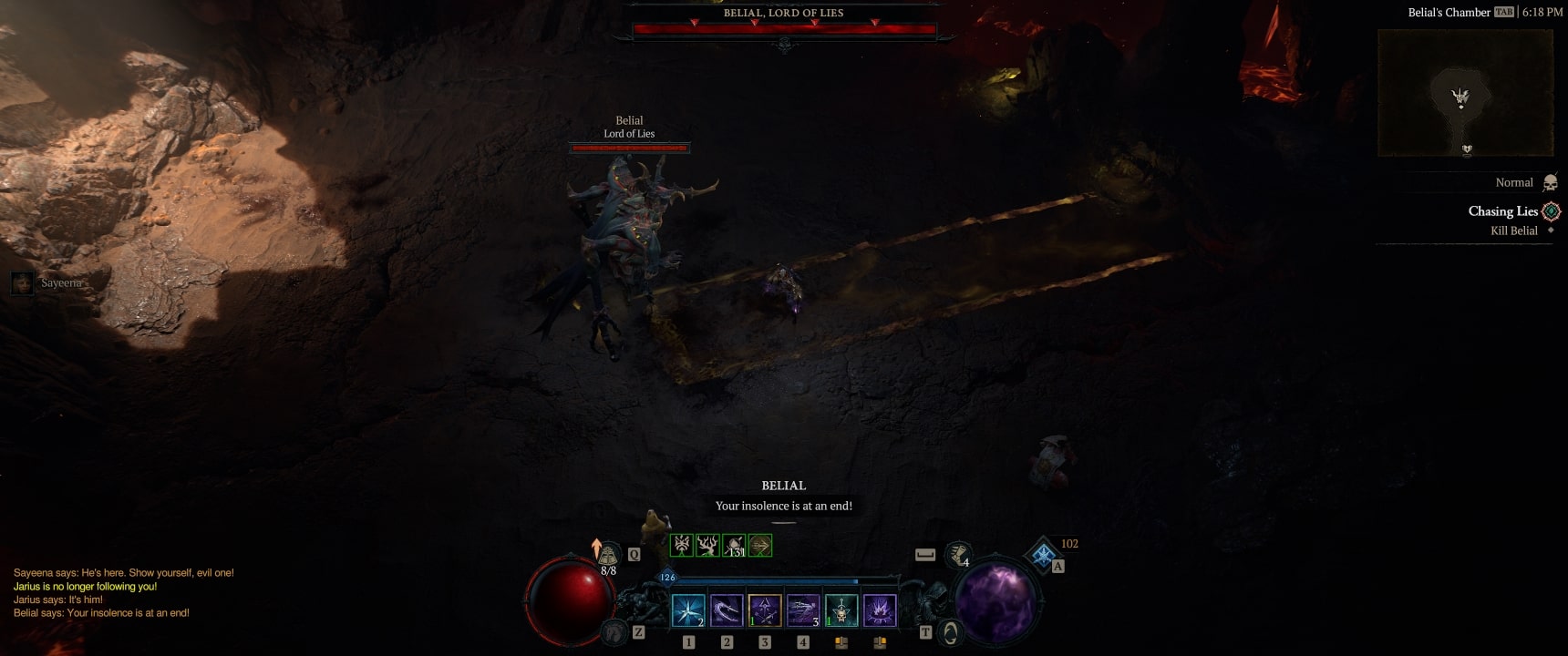The image size is (1568, 656).
Task: Click the Normal difficulty skull icon
Action: click(x=1550, y=183)
